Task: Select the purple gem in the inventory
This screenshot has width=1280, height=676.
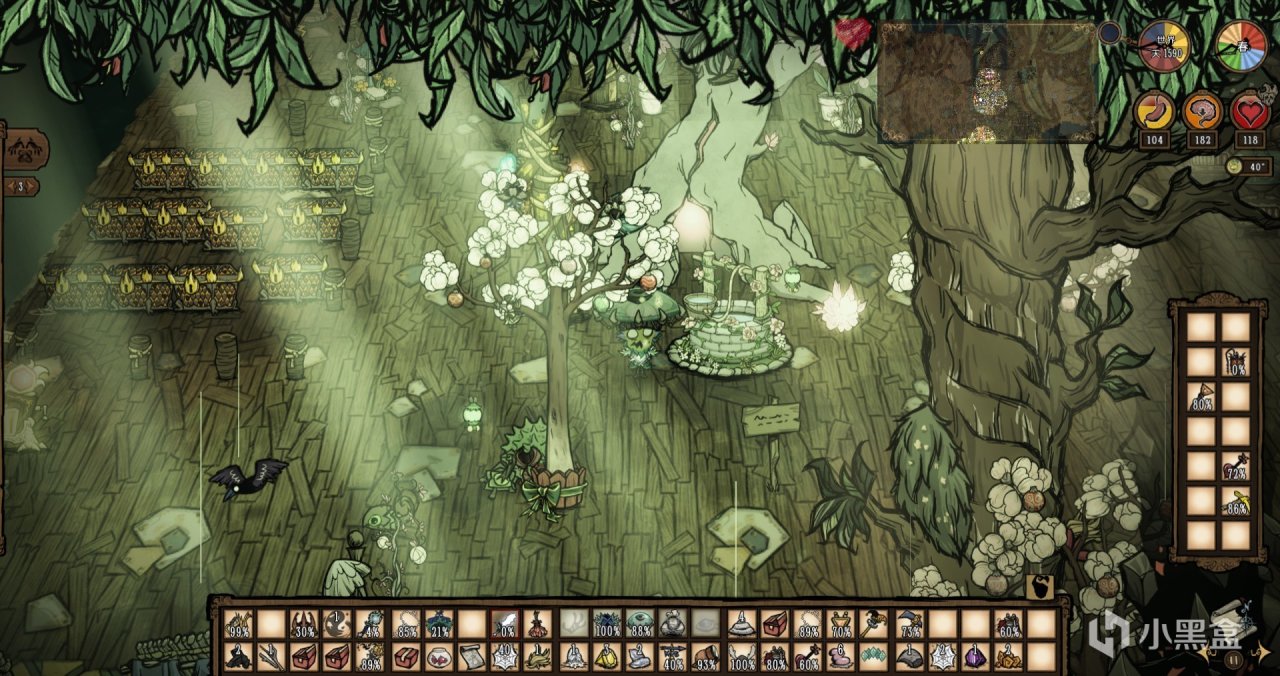Action: pos(975,656)
